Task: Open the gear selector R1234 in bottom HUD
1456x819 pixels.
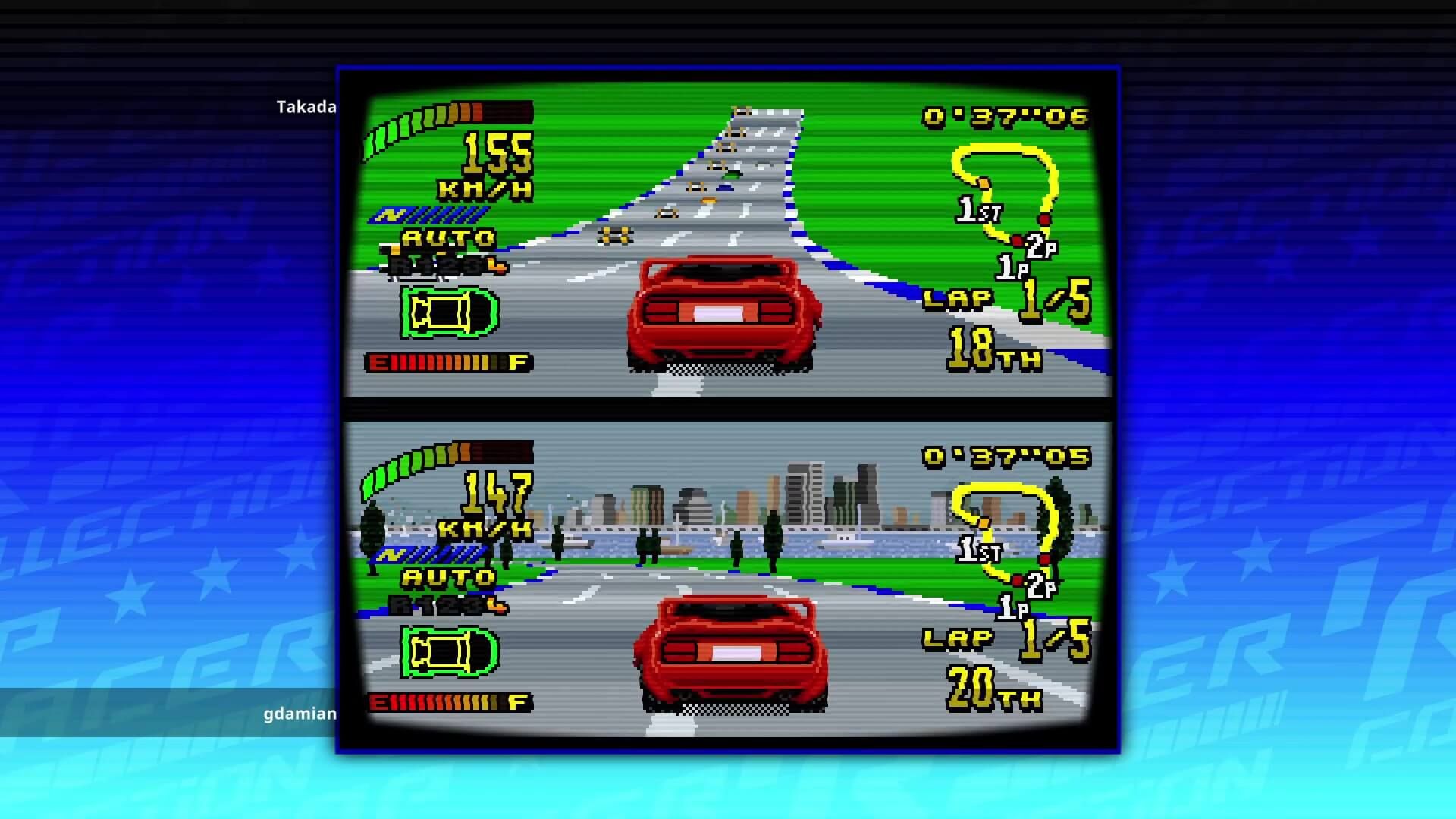Action: (x=447, y=607)
